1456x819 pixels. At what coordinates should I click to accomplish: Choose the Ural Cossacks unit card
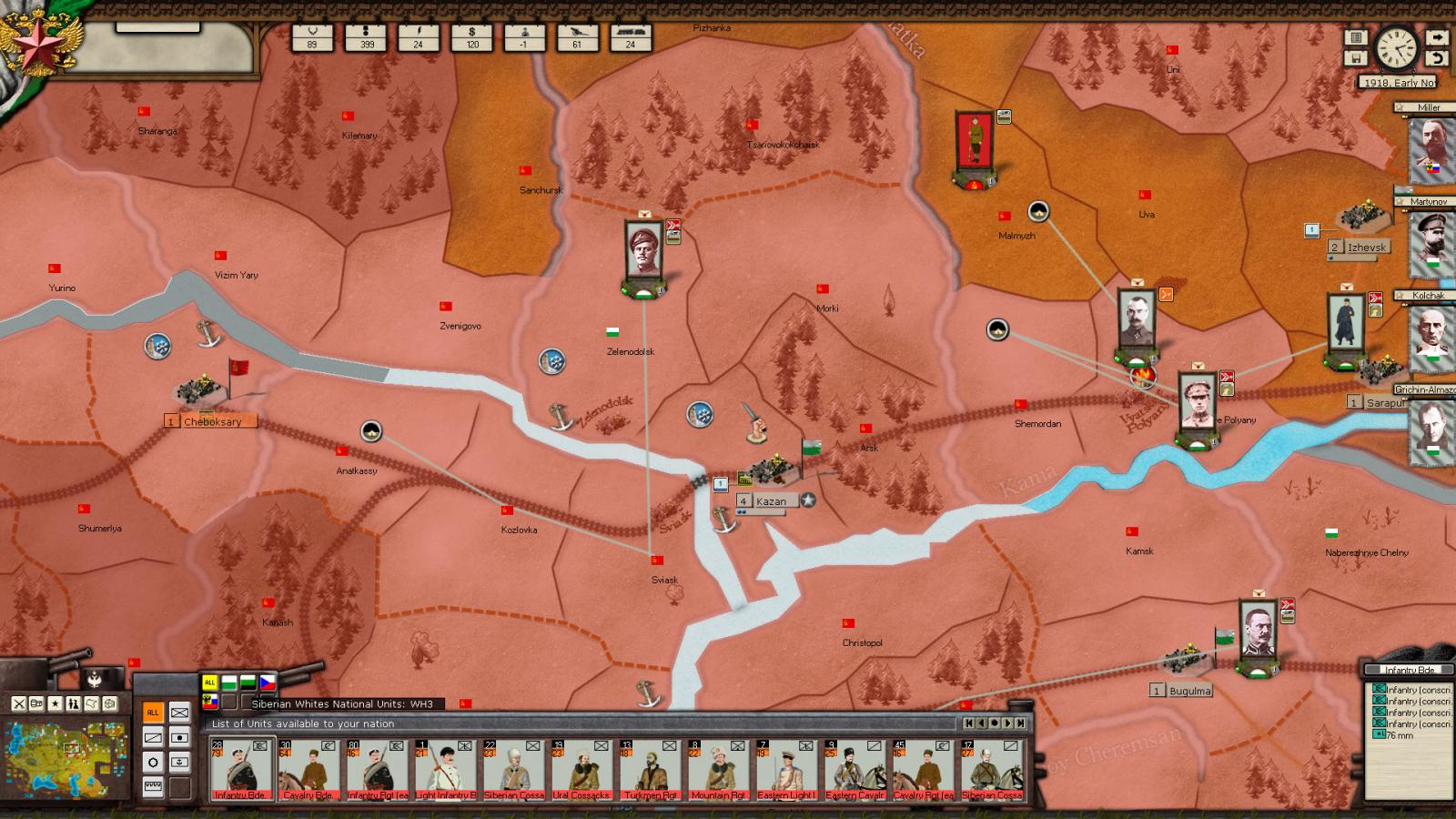582,770
